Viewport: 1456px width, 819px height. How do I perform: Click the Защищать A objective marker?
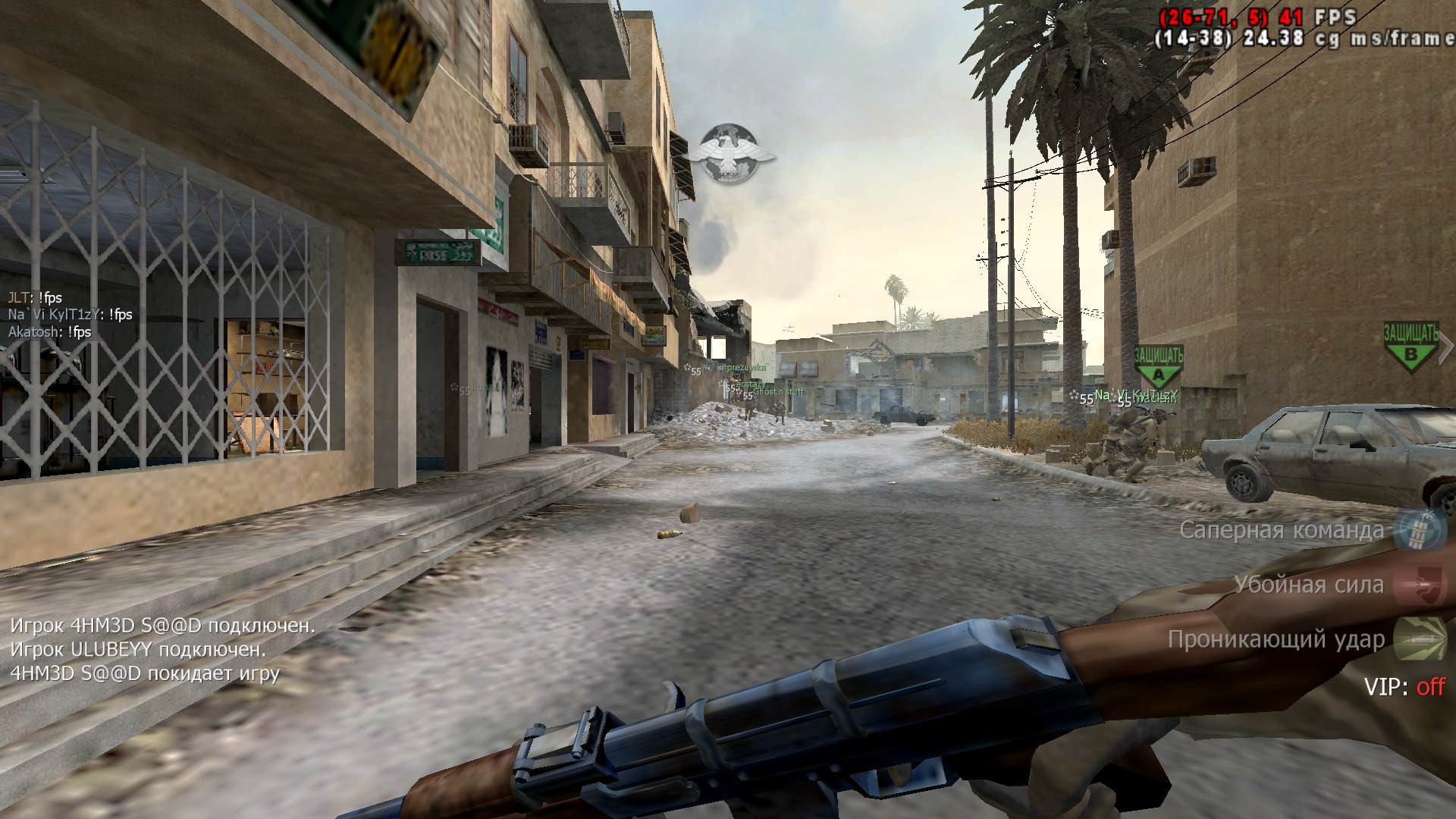(1158, 366)
